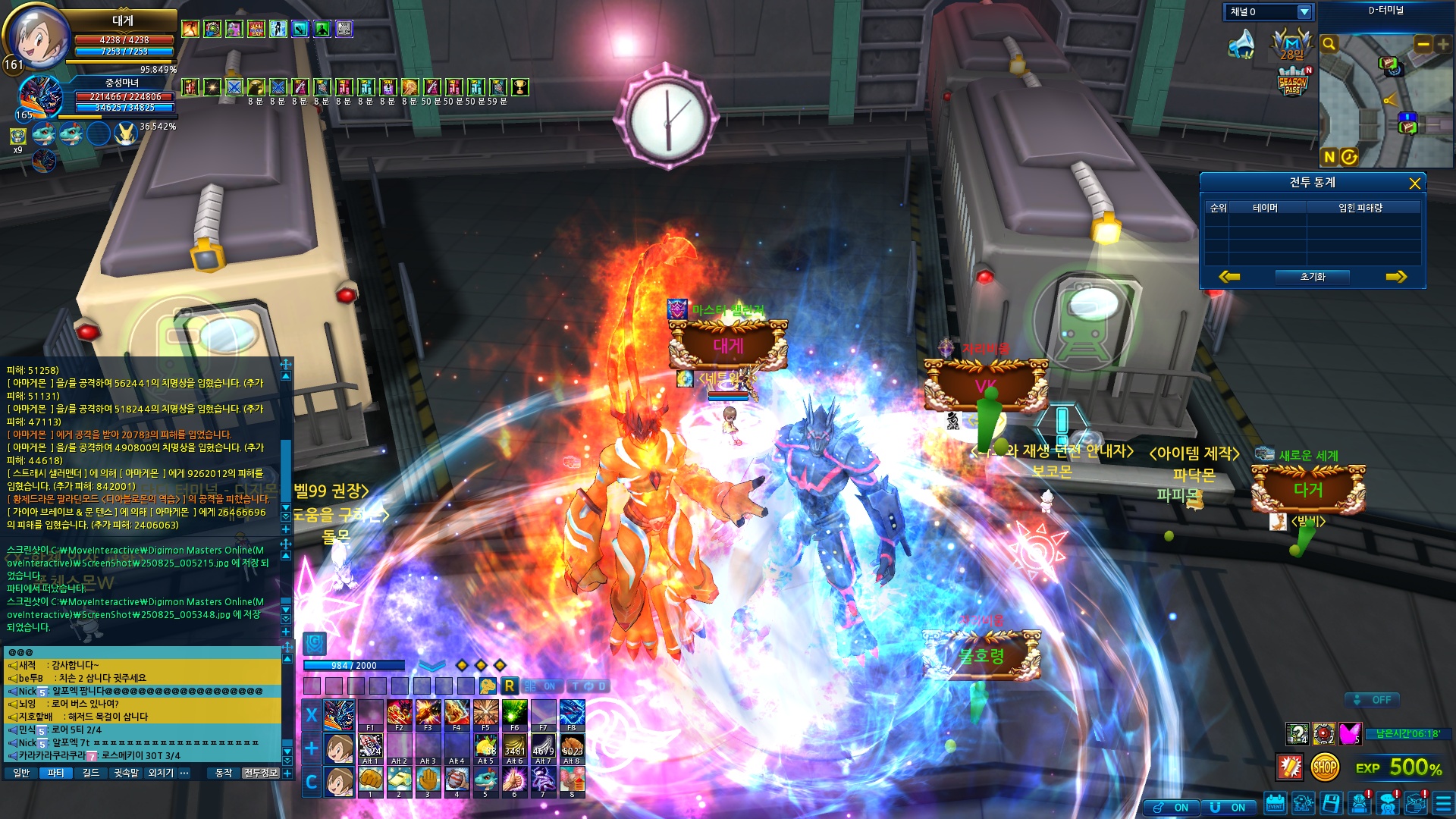The height and width of the screenshot is (819, 1456).
Task: Toggle the magnet auto-loot ON switch
Action: pyautogui.click(x=1228, y=808)
